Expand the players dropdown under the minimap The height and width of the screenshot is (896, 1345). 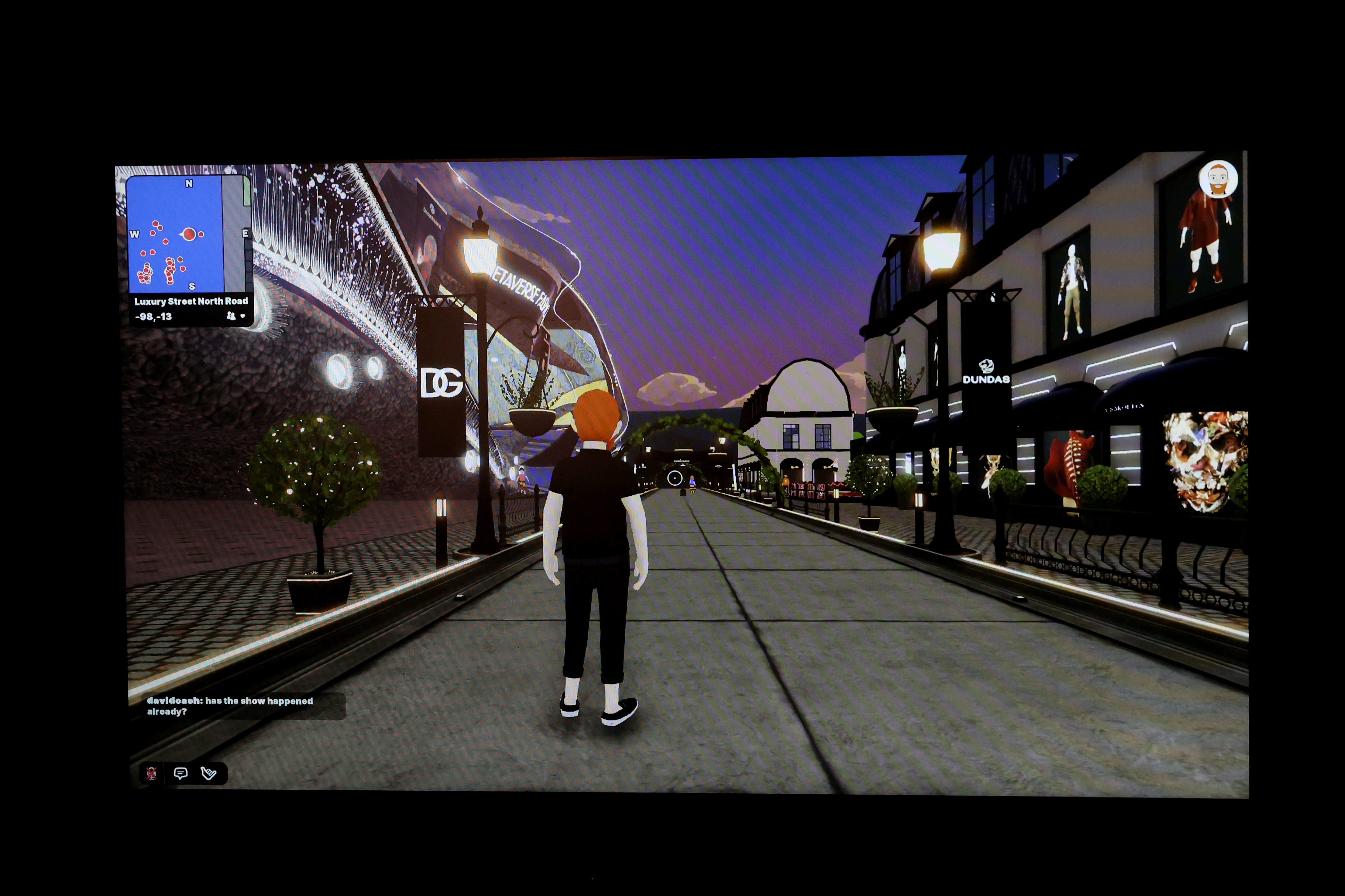pyautogui.click(x=236, y=316)
